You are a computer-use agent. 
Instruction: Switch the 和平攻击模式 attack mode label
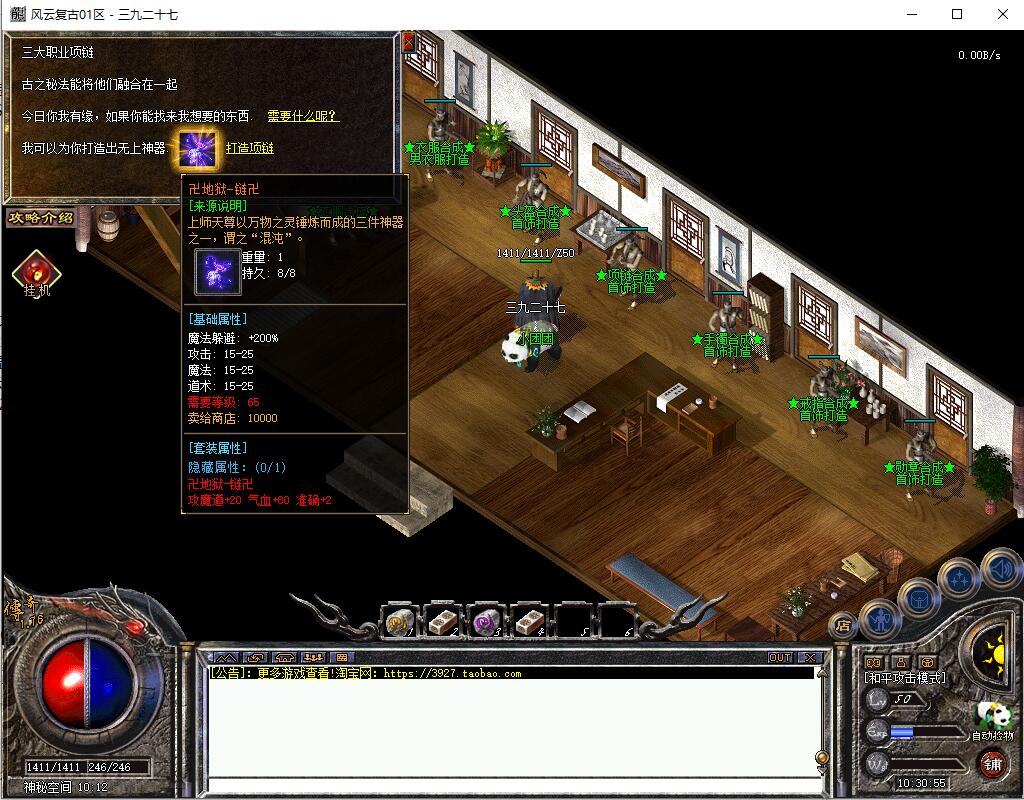pos(905,677)
